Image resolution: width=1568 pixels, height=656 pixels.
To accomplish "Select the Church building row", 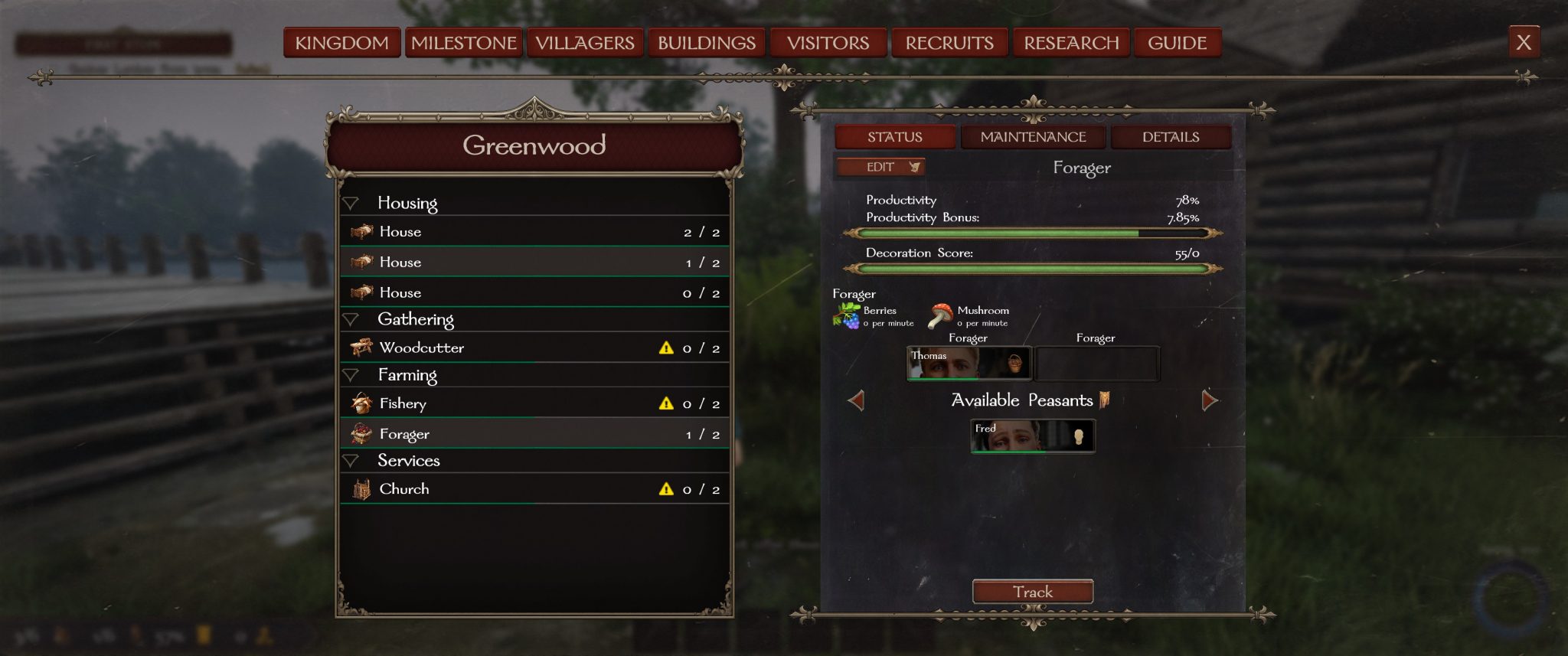I will (x=534, y=489).
